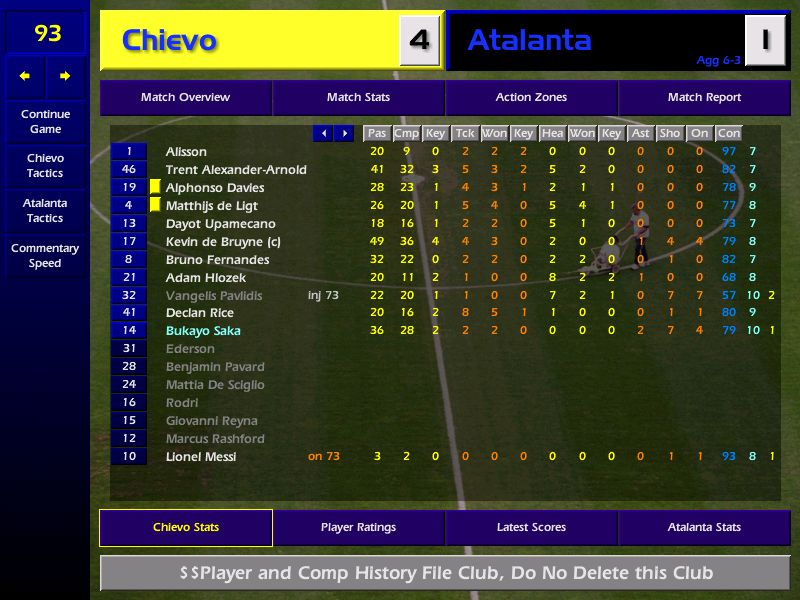Screen dimensions: 800x600
Task: Select the Chievo Stats tab
Action: point(186,528)
